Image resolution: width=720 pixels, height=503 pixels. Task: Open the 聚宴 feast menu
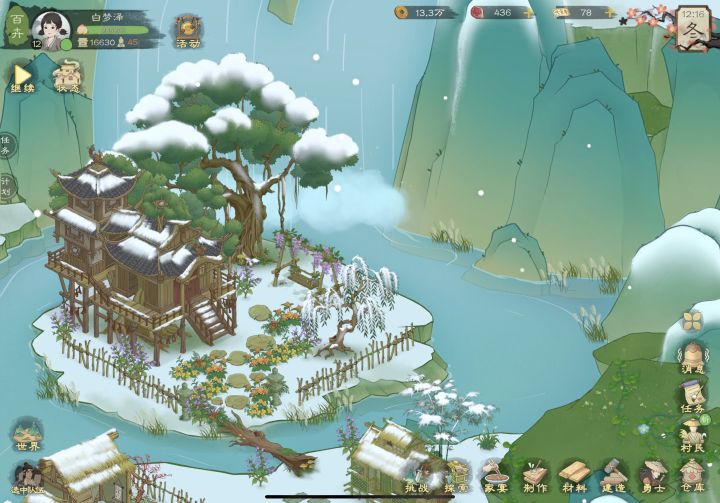point(495,476)
